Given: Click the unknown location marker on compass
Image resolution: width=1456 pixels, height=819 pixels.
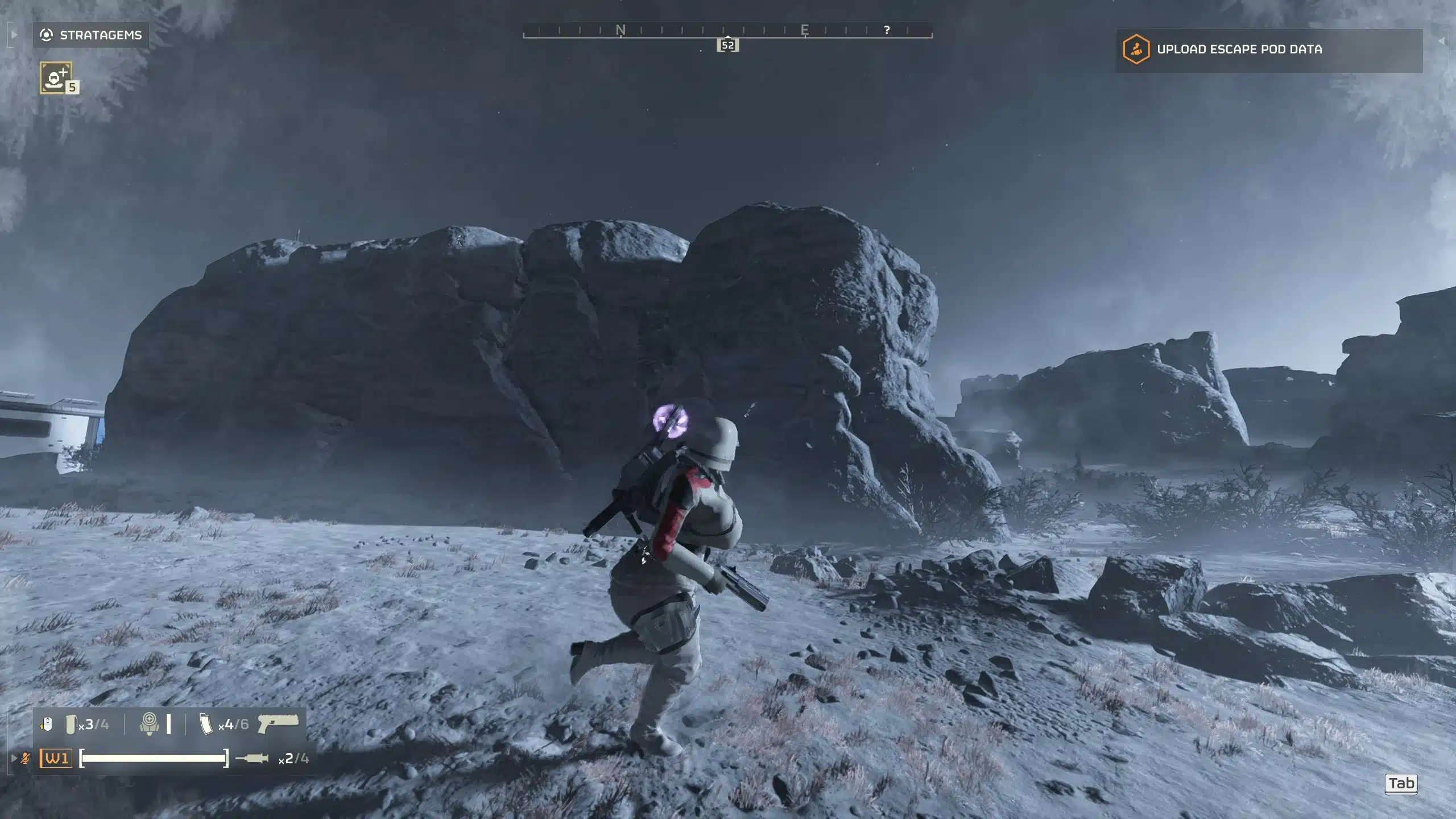Looking at the screenshot, I should click(887, 30).
